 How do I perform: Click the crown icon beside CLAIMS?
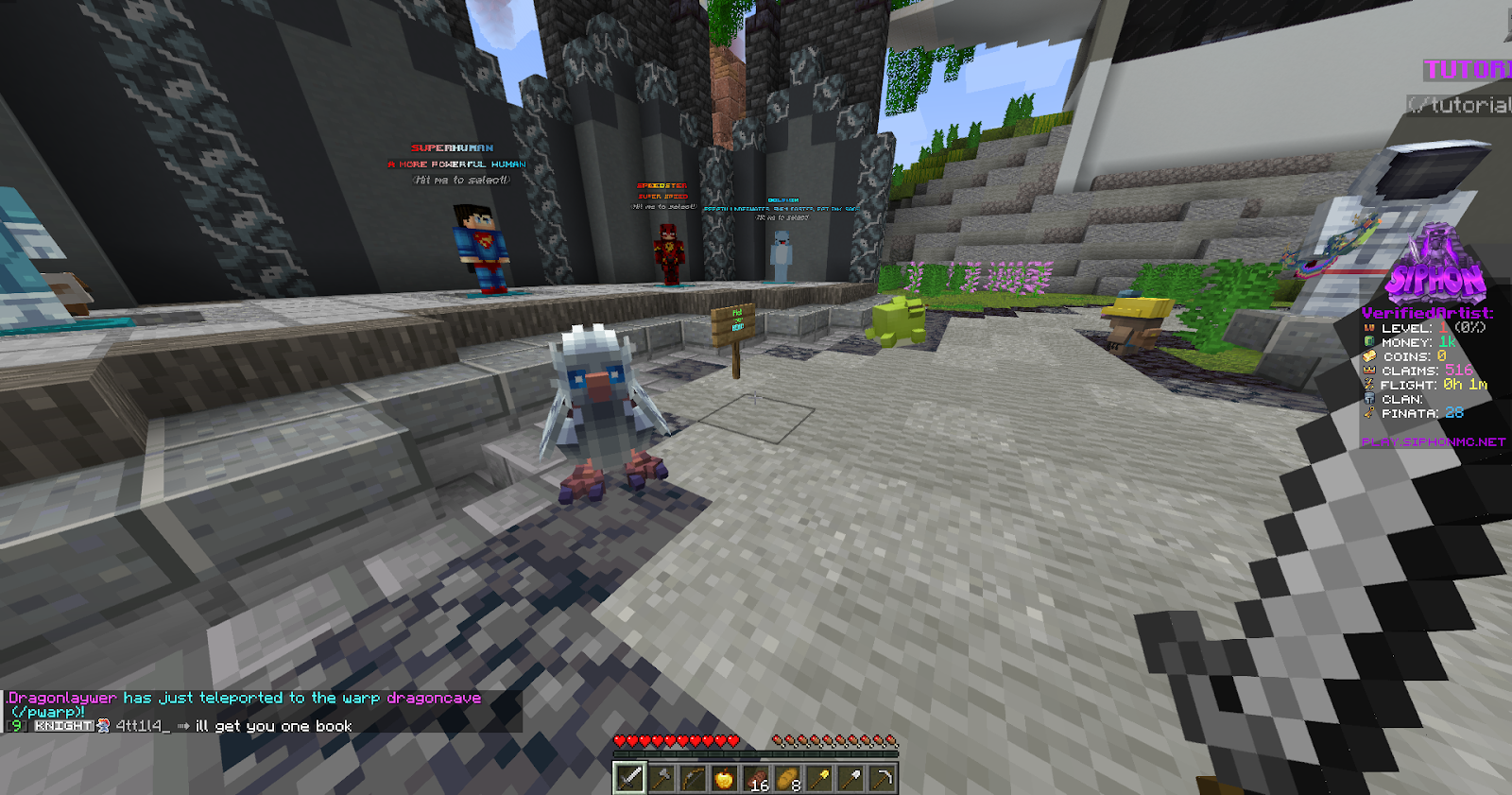click(x=1368, y=371)
